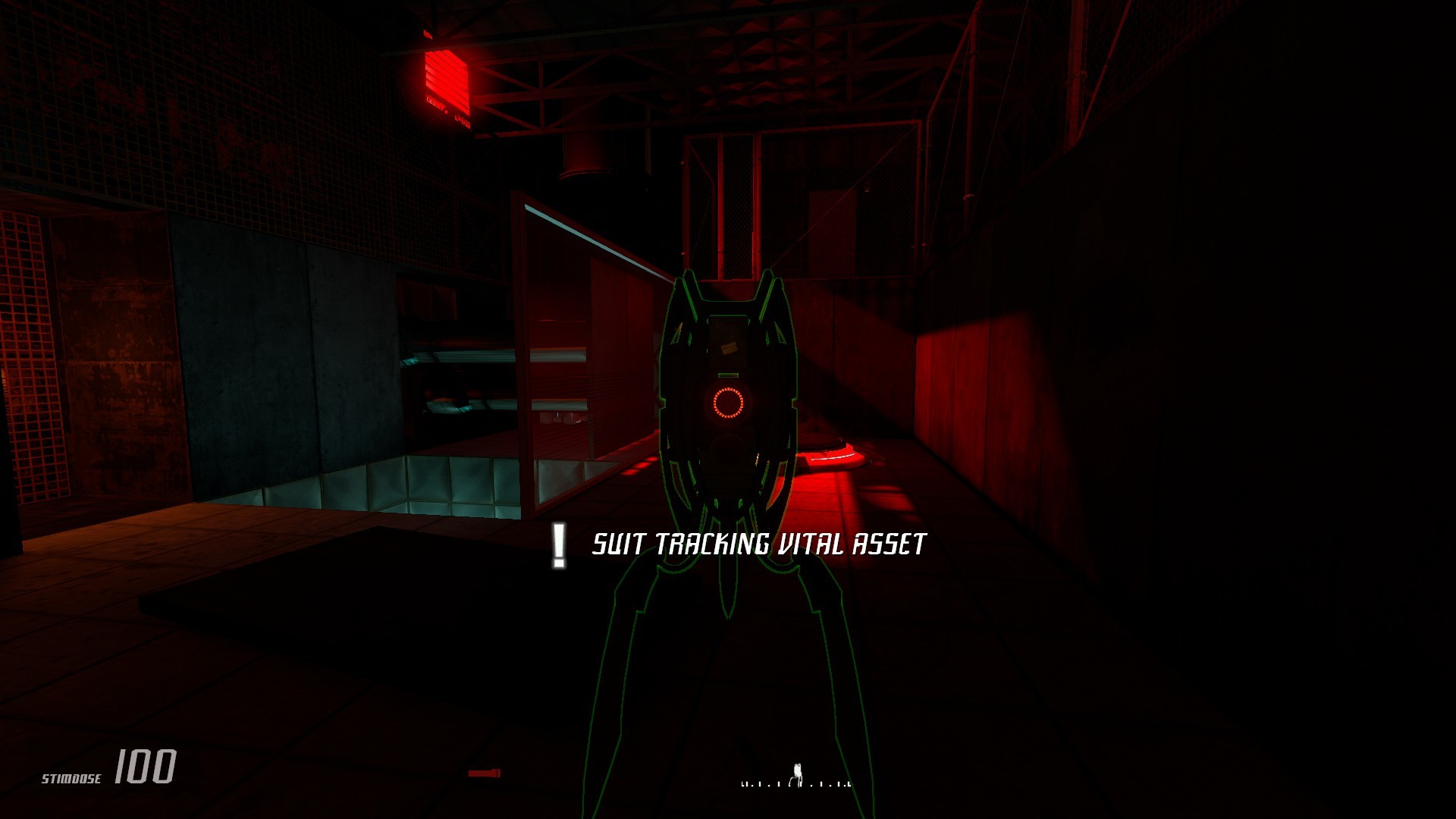Image resolution: width=1456 pixels, height=819 pixels.
Task: Click the red flashlight icon in HUD
Action: pyautogui.click(x=484, y=772)
